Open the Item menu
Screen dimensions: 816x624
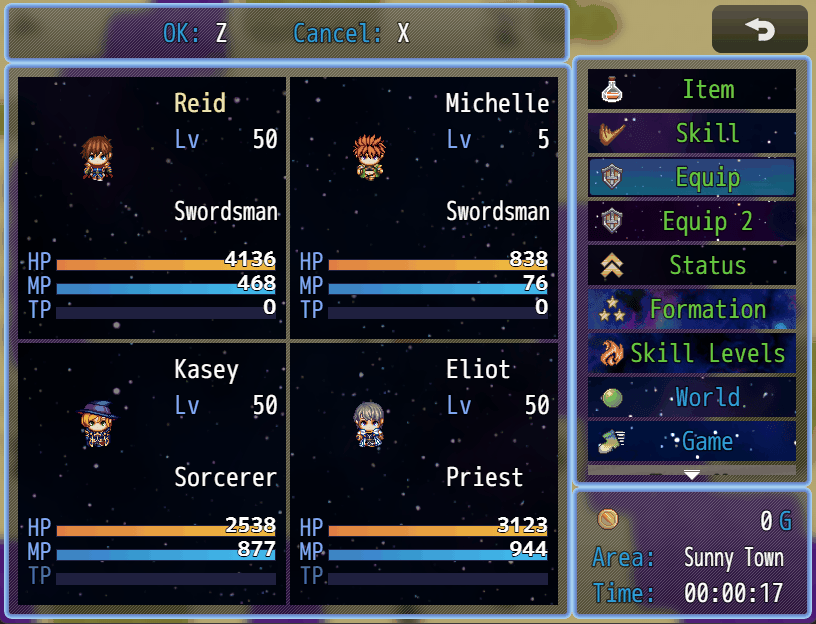692,90
